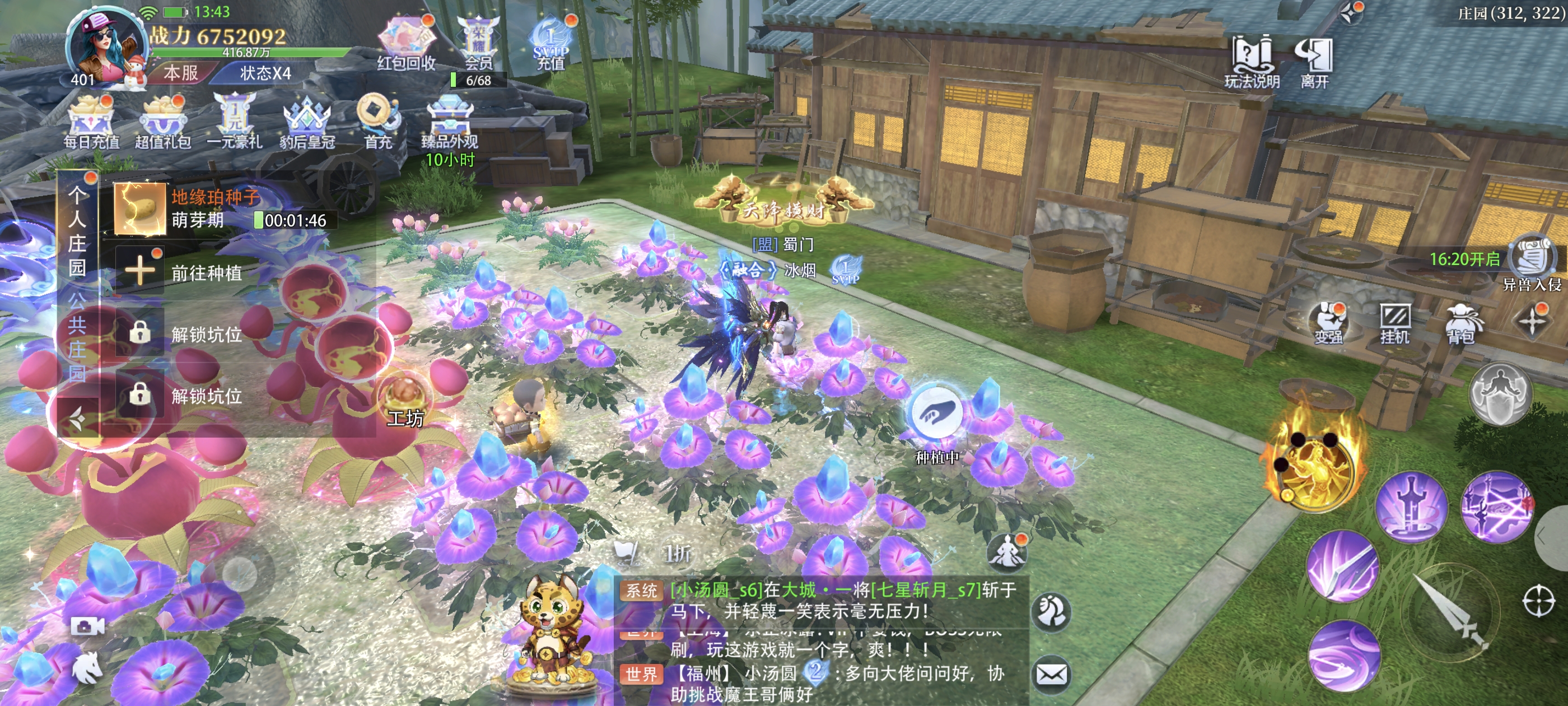Open the 豹后皇冠 crown event

307,122
